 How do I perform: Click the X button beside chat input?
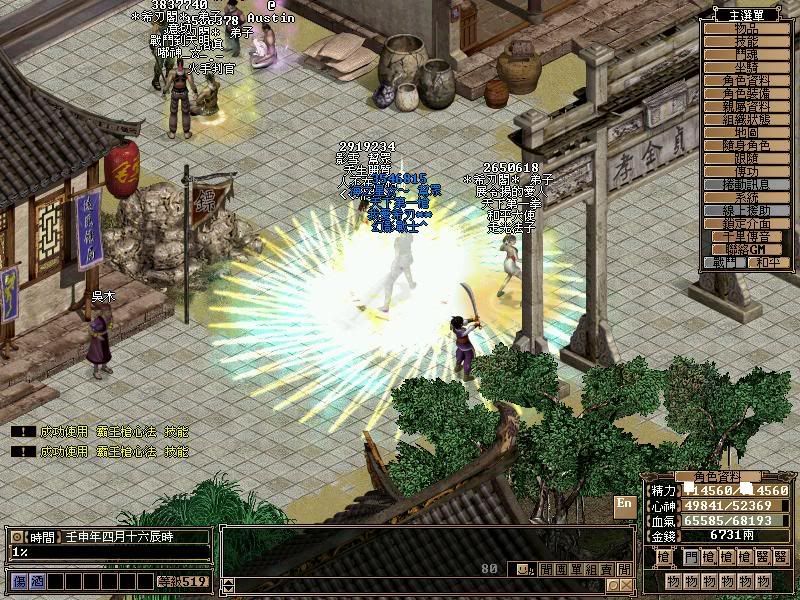pos(626,585)
